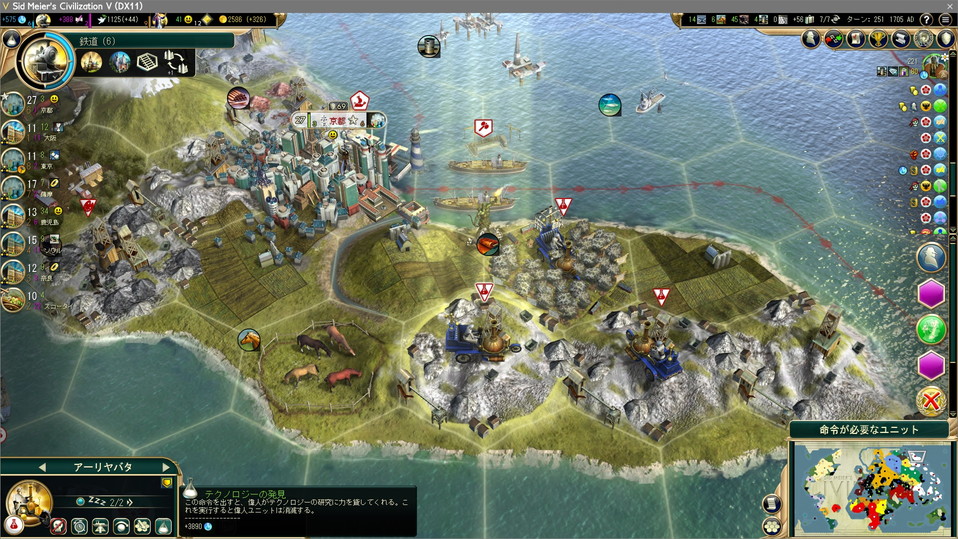958x539 pixels.
Task: Open the trophy victory progress screen
Action: pos(878,39)
